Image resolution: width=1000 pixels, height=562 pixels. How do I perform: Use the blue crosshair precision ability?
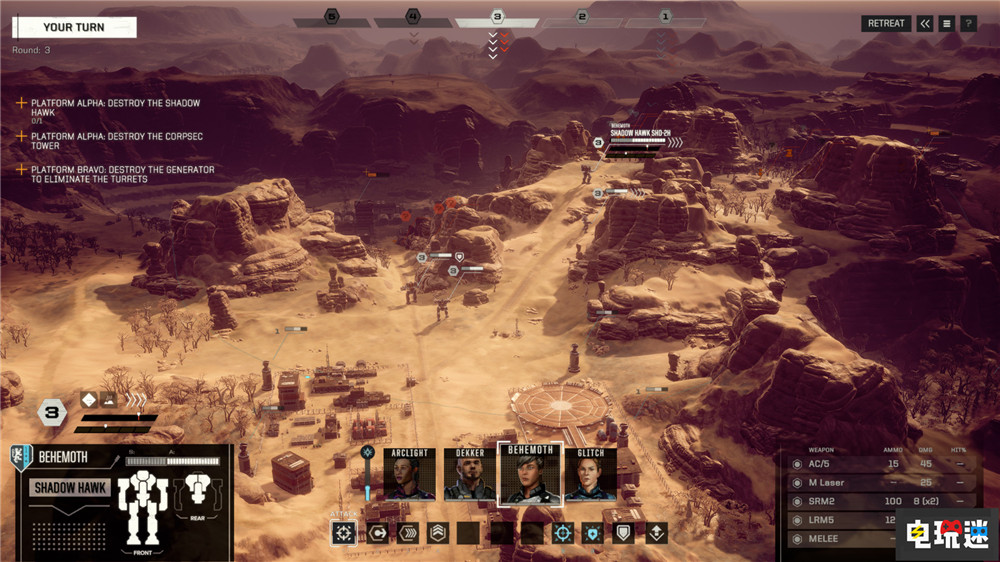(563, 533)
